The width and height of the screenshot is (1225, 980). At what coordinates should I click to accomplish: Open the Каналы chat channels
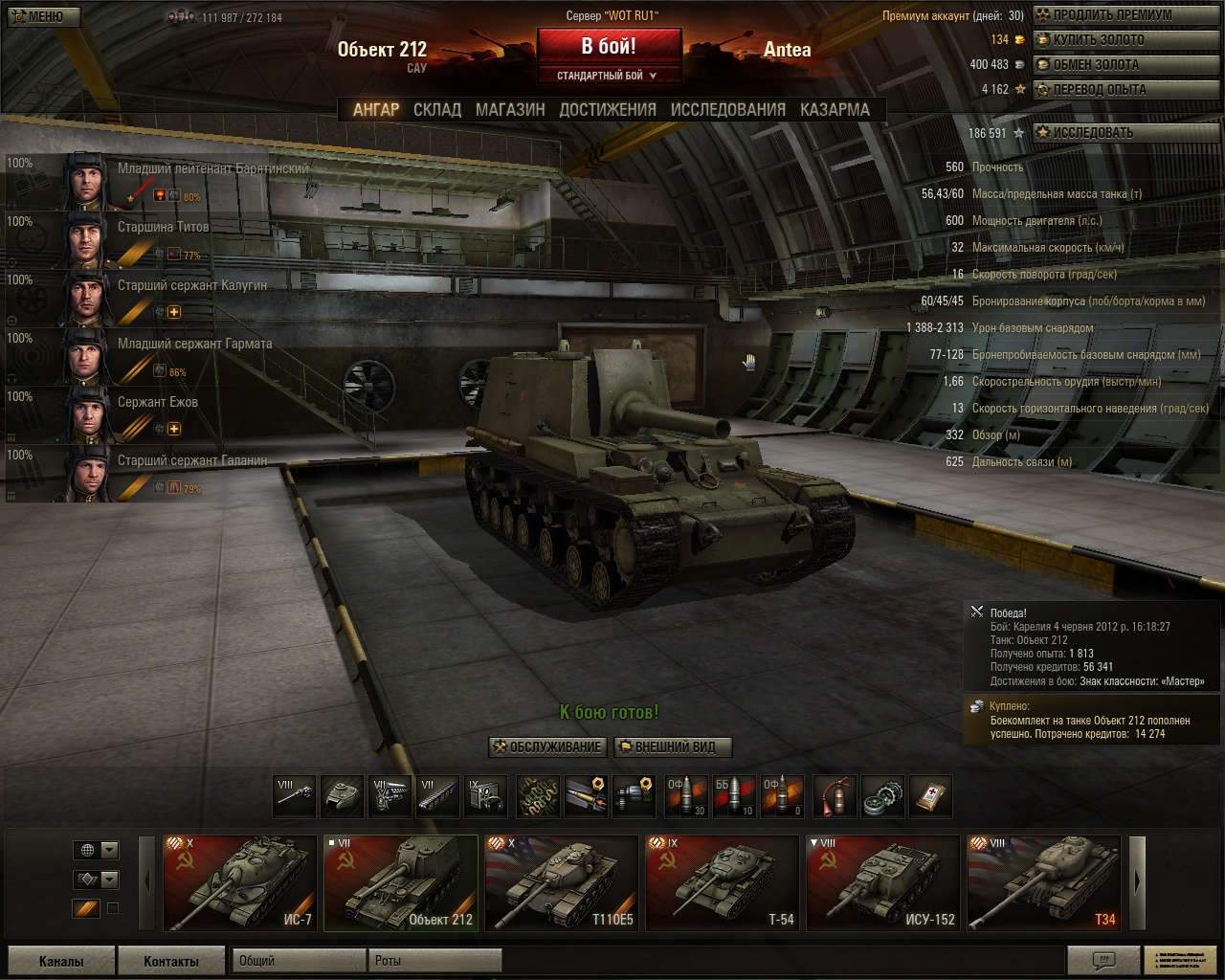click(x=61, y=961)
